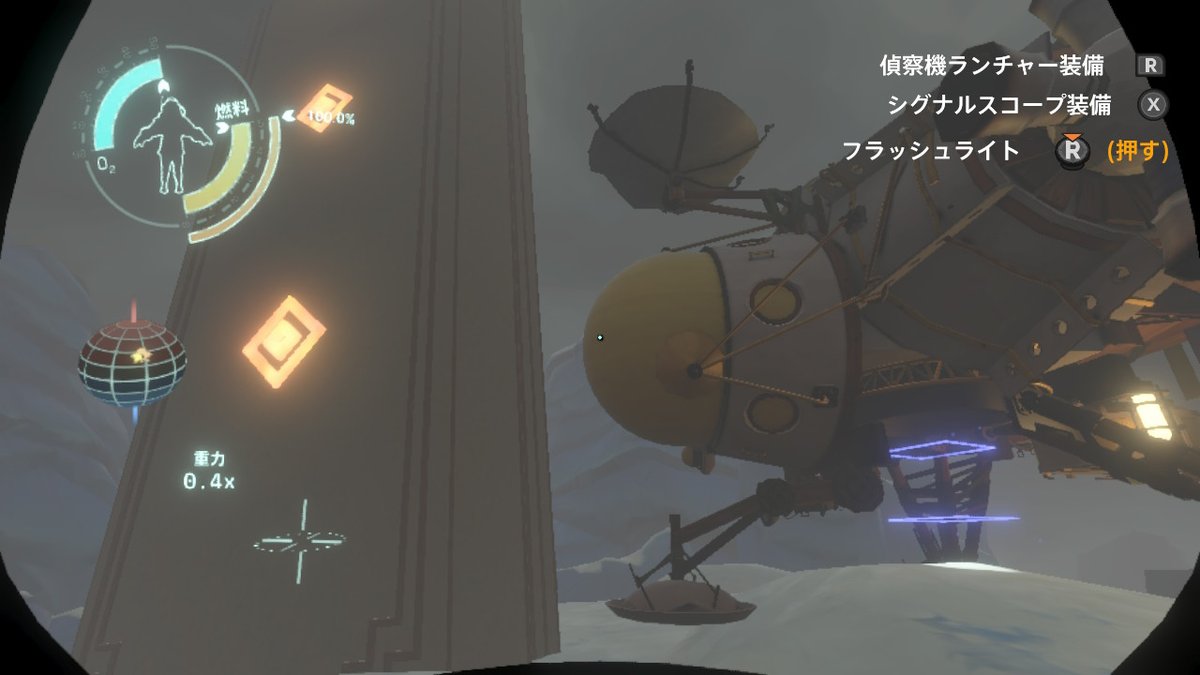Click the crosshair landing reticle indicator
The image size is (1200, 675).
point(300,542)
